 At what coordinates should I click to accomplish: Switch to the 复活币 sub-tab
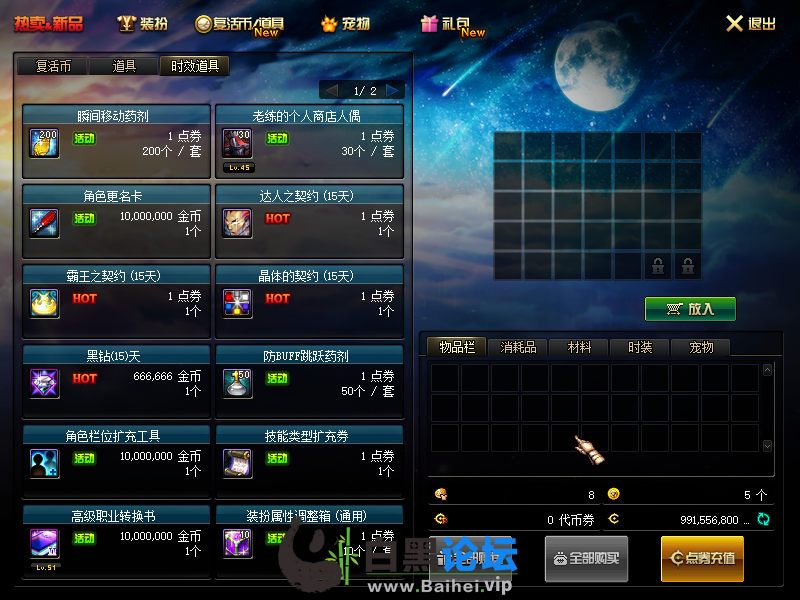(x=53, y=66)
